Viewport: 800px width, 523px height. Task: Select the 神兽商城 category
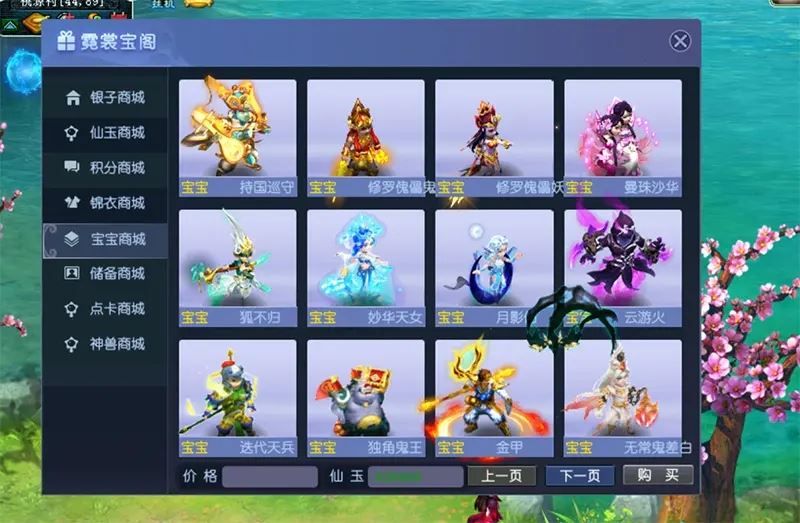(x=105, y=344)
